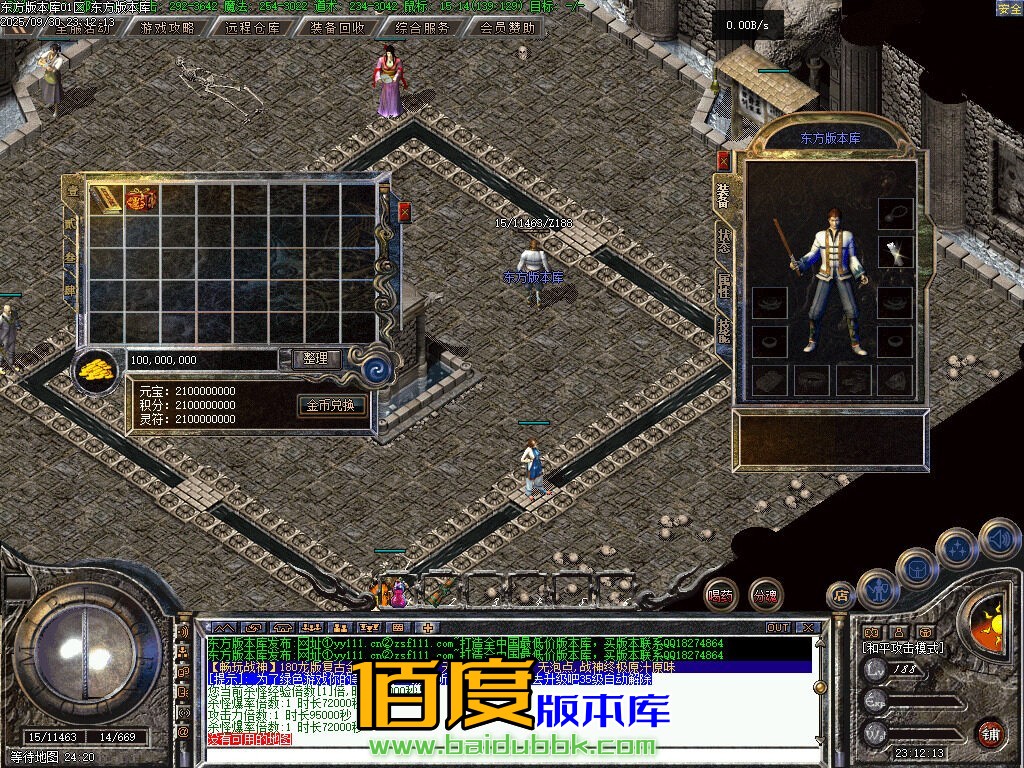This screenshot has width=1024, height=768.
Task: Select the book item in the bag
Action: click(106, 199)
